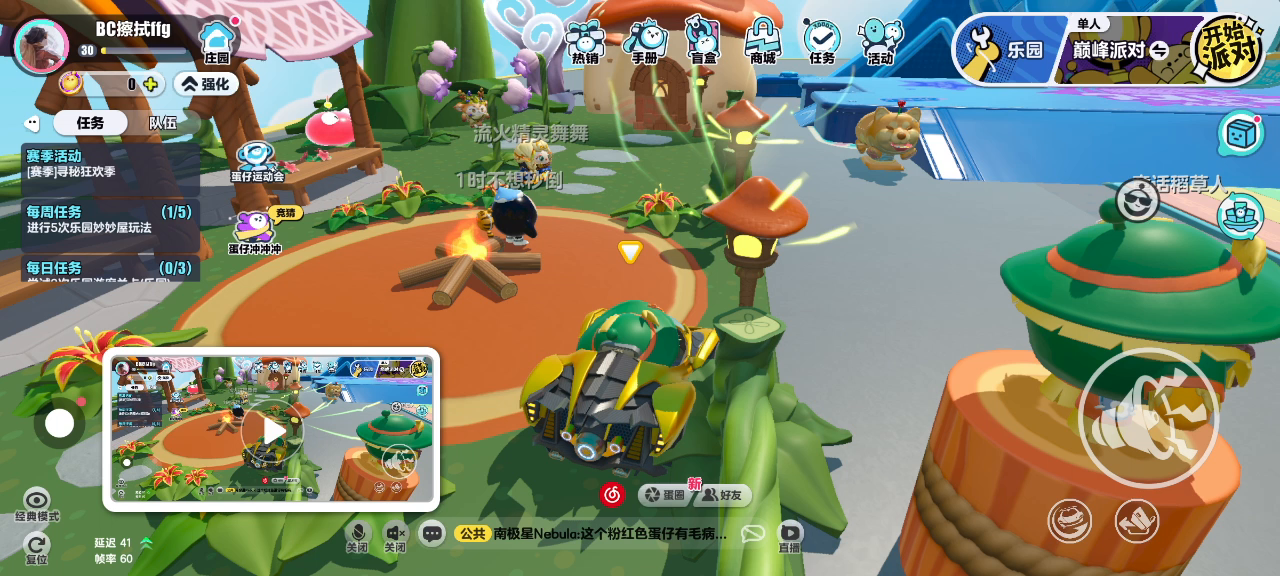Open the 活动 events menu
Viewport: 1280px width, 576px height.
coord(880,42)
